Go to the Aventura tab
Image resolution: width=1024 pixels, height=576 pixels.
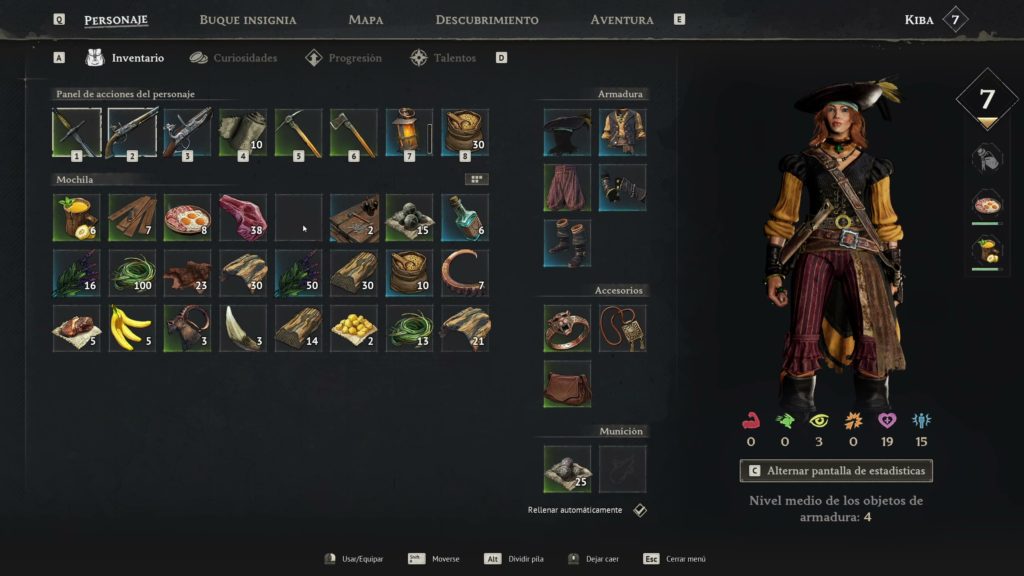(x=622, y=20)
